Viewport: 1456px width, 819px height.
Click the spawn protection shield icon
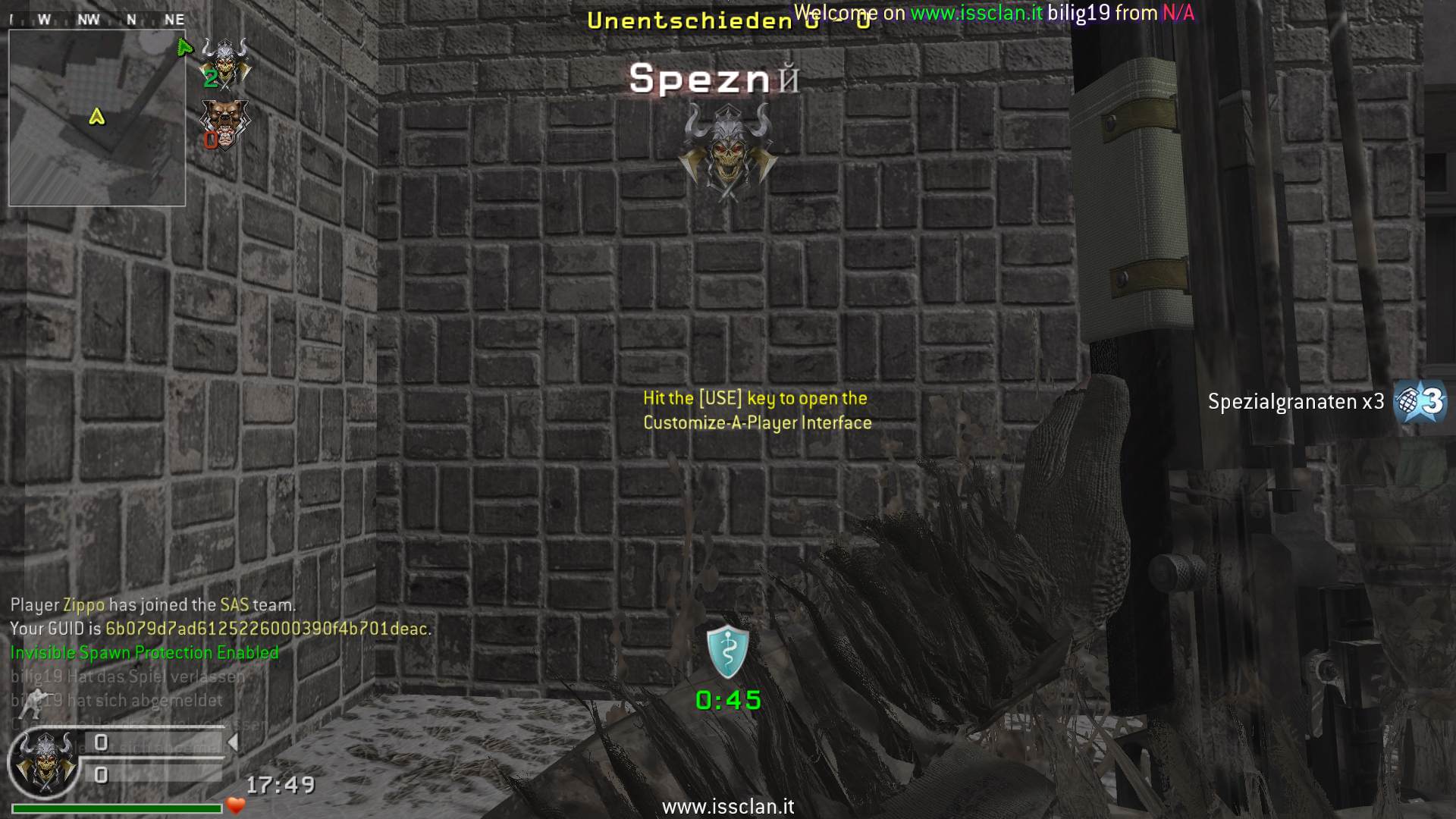pyautogui.click(x=727, y=651)
